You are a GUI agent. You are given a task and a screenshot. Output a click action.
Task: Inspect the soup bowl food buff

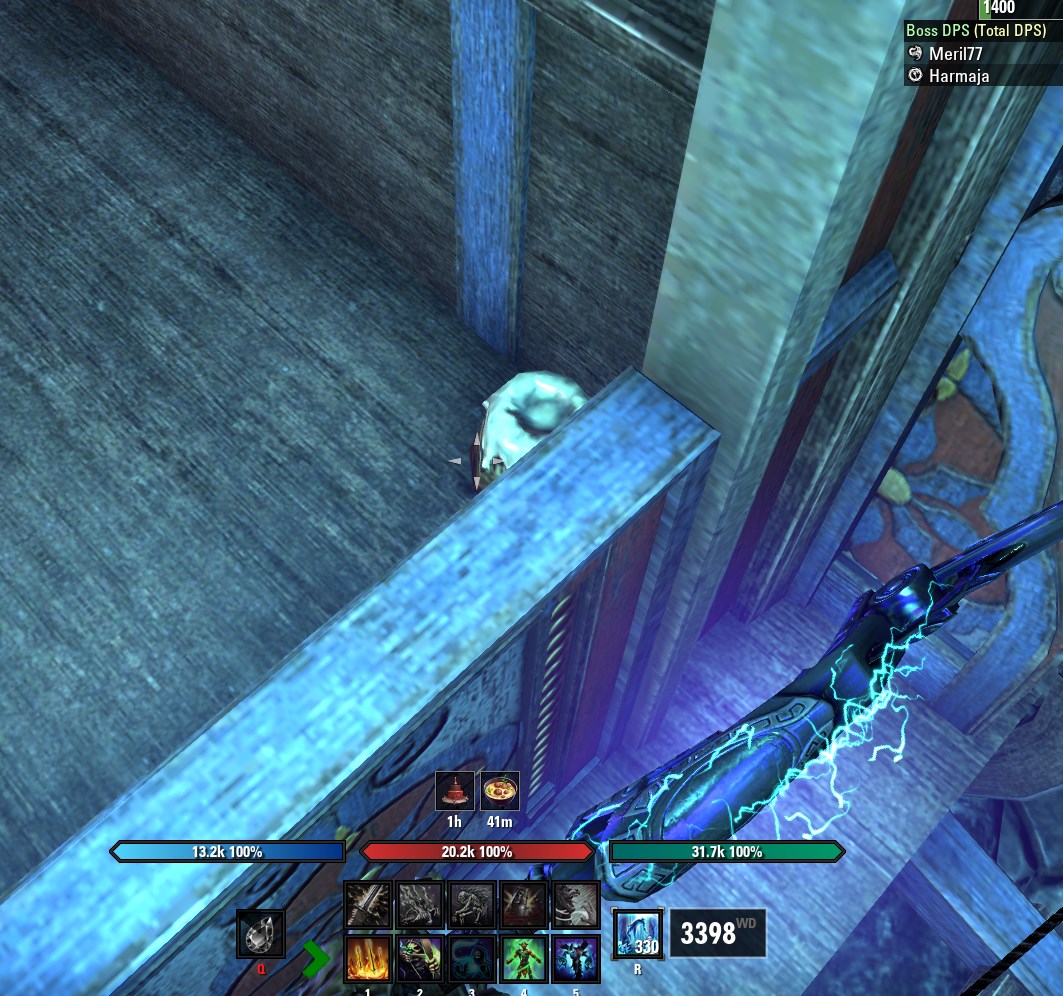pos(500,791)
